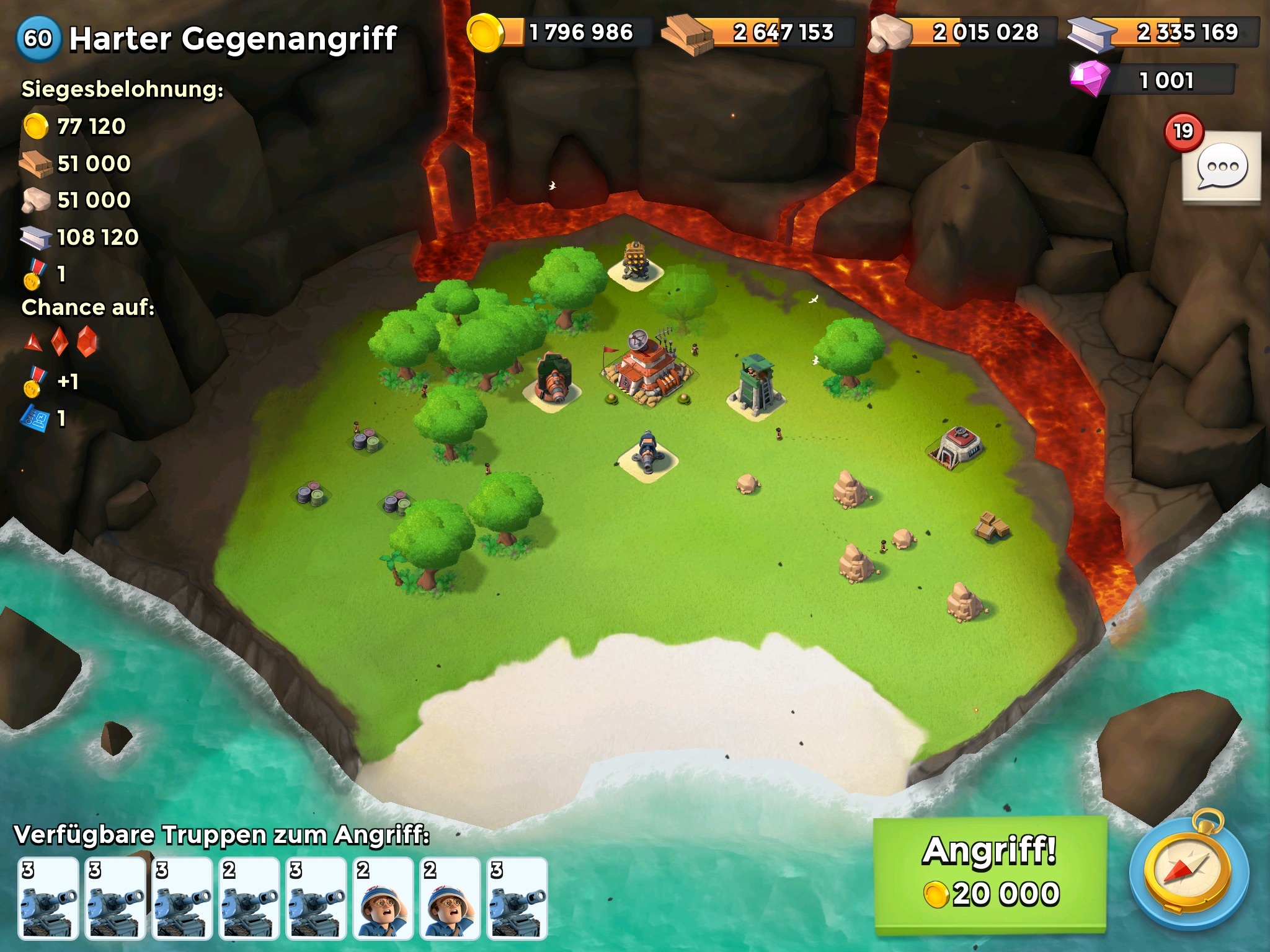Start the attack with the Angriff! button
The height and width of the screenshot is (952, 1270).
[x=990, y=874]
